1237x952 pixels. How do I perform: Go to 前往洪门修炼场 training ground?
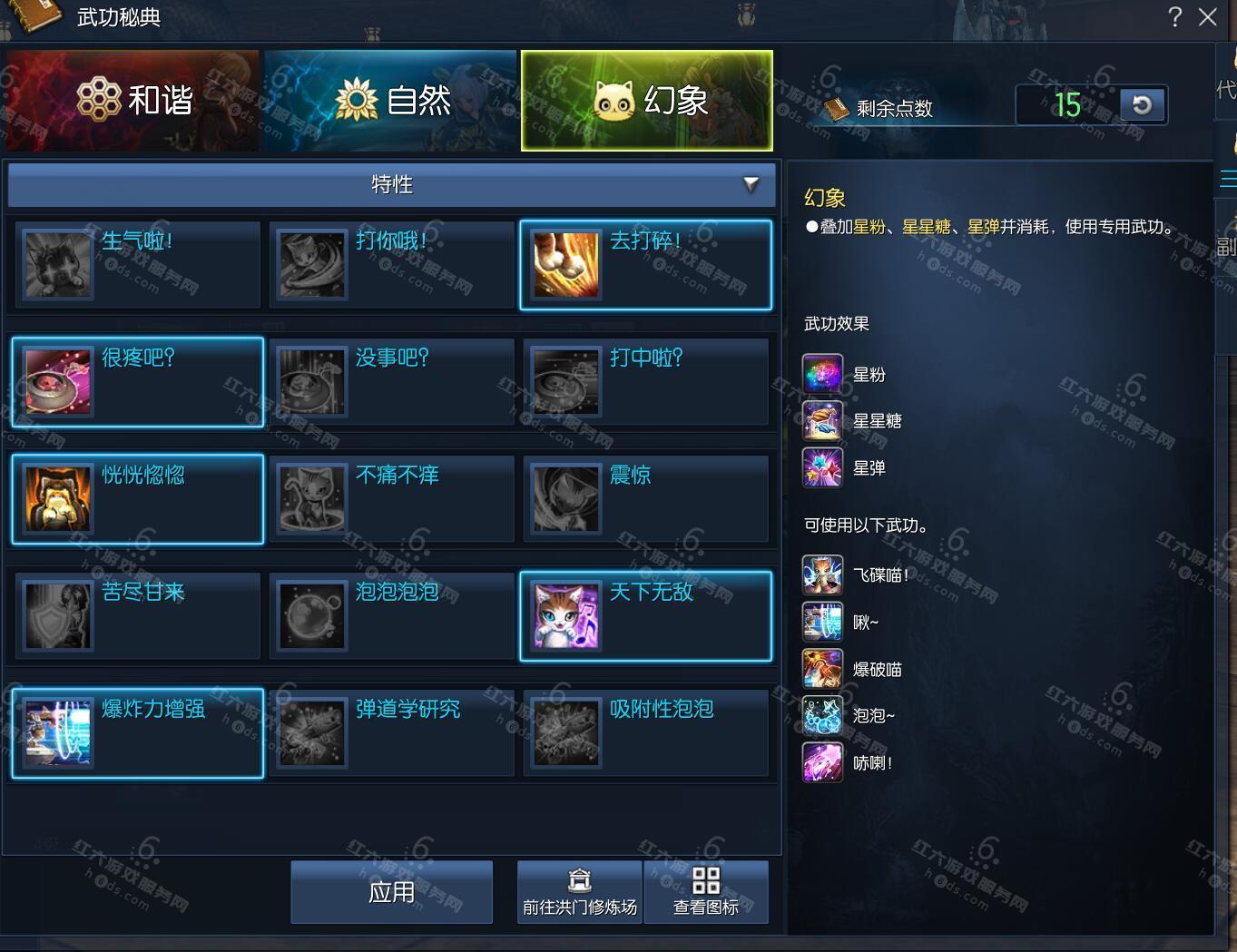[580, 892]
